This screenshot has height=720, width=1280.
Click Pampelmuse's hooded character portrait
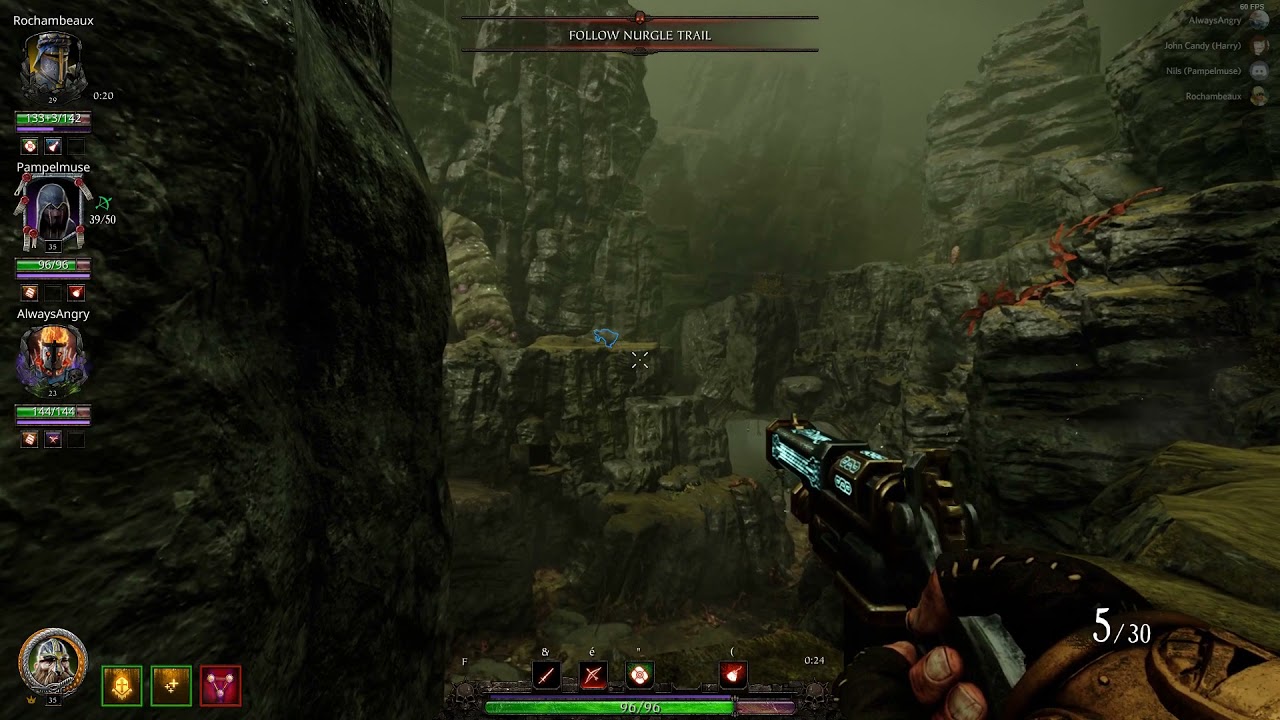(x=52, y=213)
